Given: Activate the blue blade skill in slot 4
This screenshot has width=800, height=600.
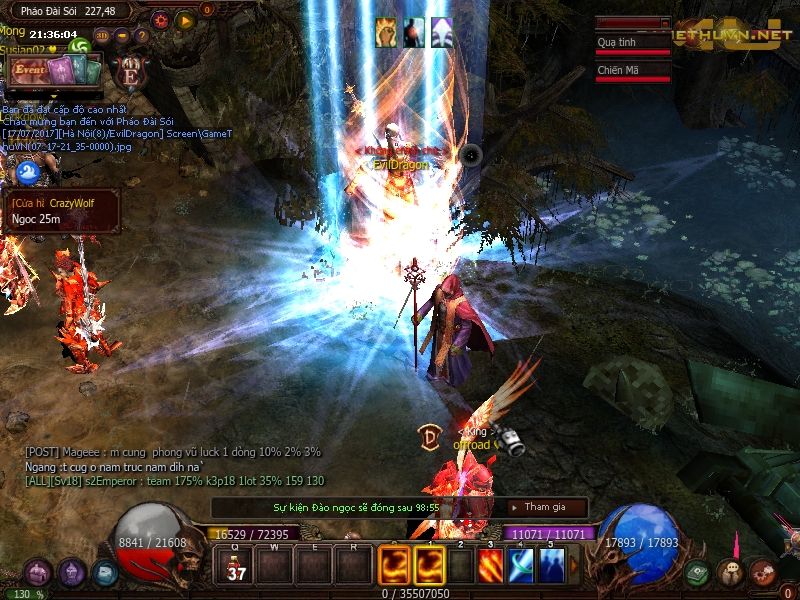Looking at the screenshot, I should (521, 566).
